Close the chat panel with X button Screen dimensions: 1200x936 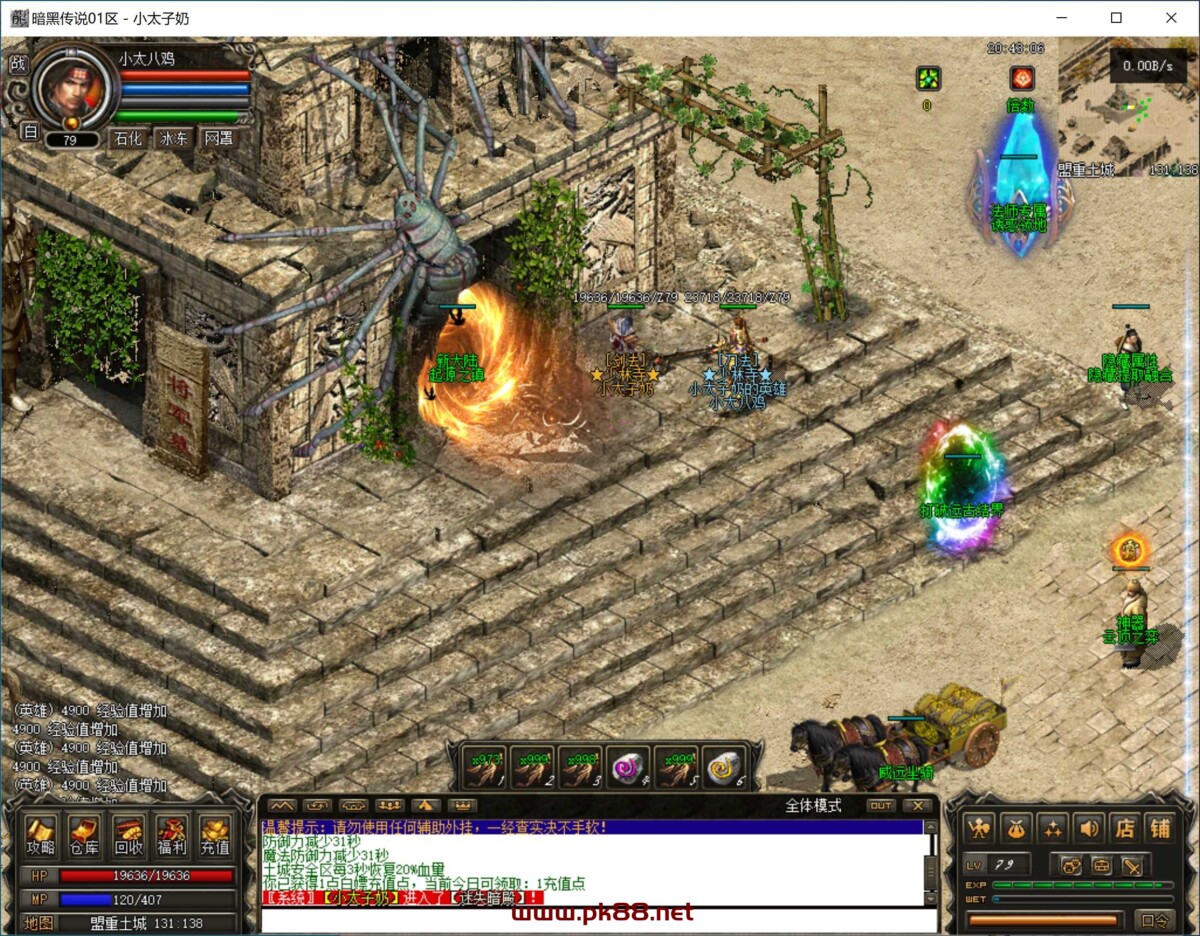[917, 805]
